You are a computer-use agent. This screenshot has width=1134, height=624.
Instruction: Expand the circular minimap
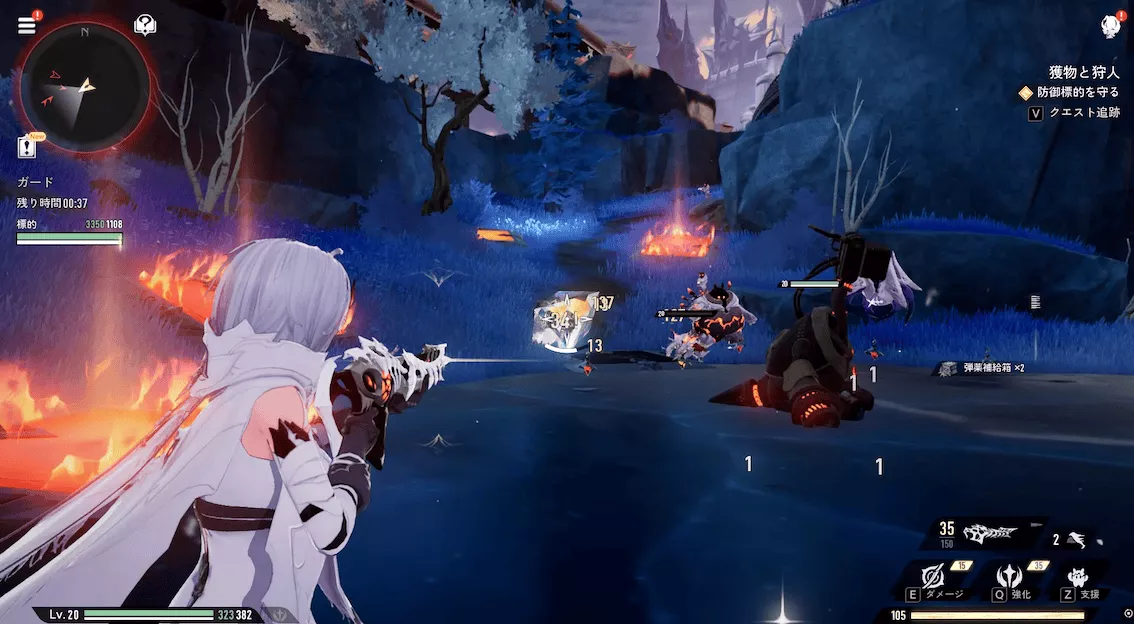click(85, 85)
